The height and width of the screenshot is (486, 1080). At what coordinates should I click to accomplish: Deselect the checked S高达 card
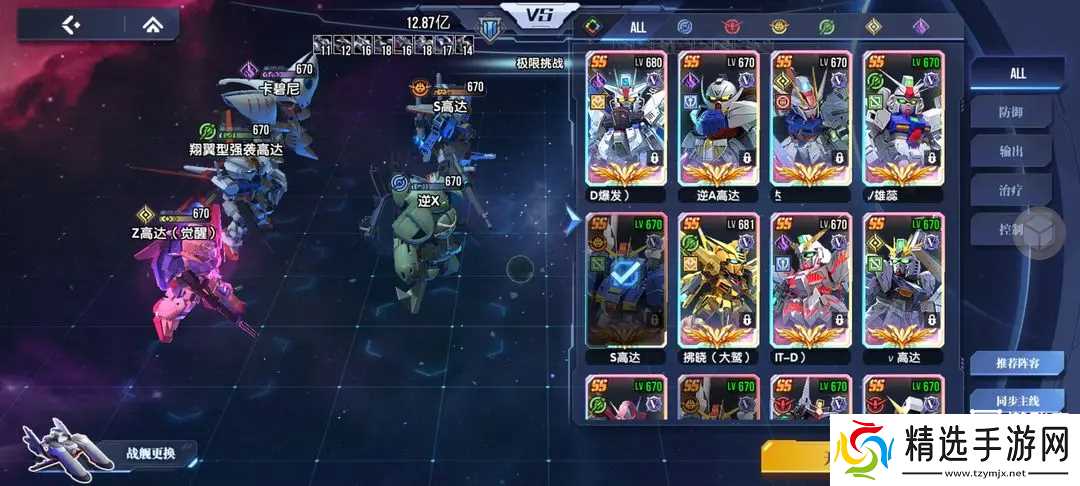coord(626,283)
